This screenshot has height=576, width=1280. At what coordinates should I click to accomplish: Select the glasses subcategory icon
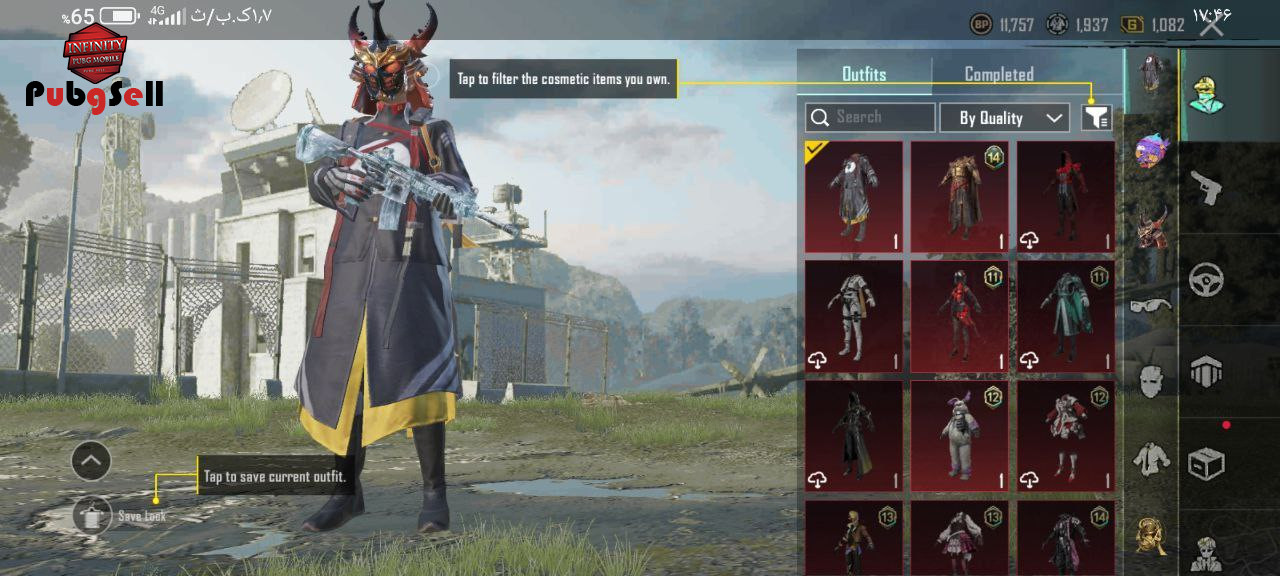(1151, 304)
